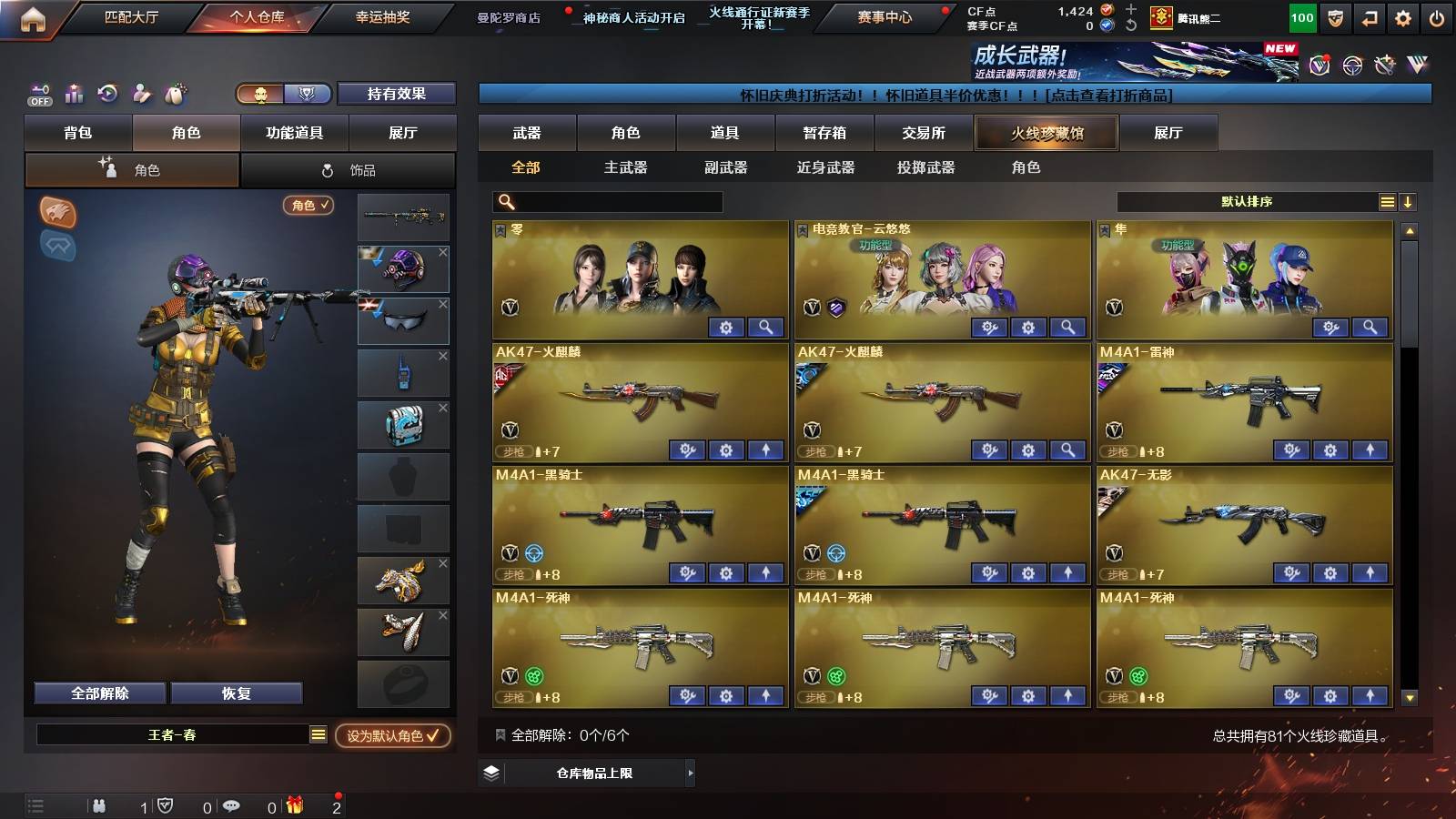Click the gift box icon showing 2 notifications

coord(295,805)
